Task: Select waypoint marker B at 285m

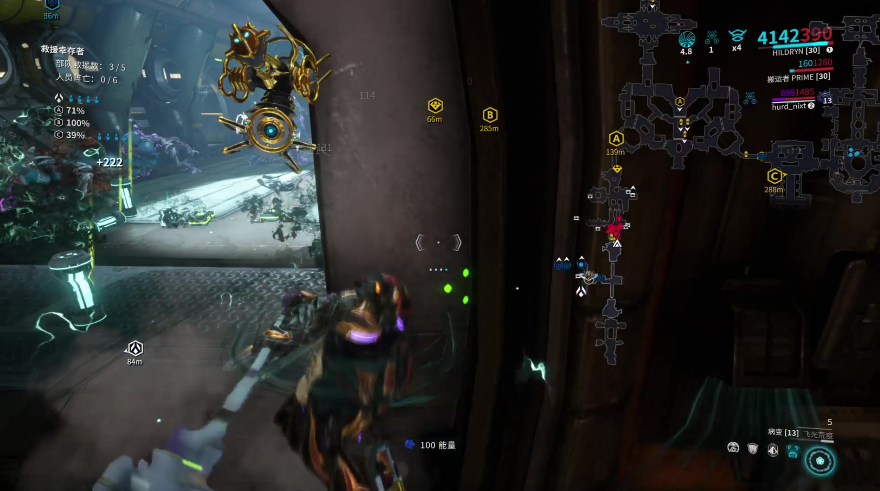Action: pos(490,115)
